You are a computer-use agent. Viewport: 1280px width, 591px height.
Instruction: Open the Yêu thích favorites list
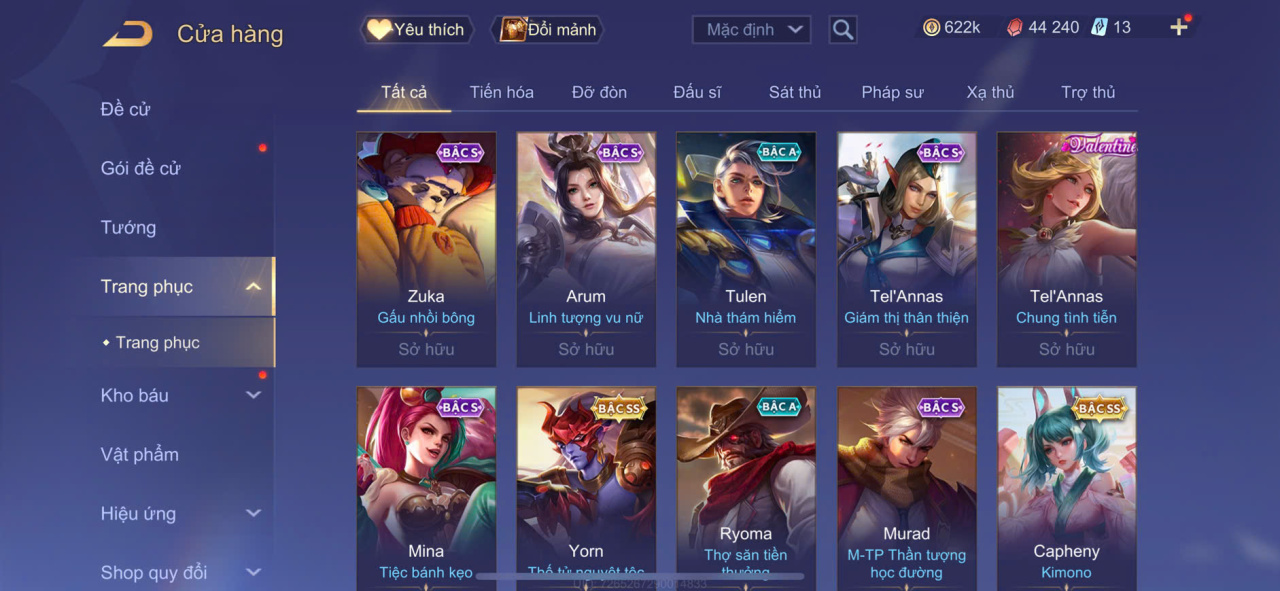[x=415, y=30]
